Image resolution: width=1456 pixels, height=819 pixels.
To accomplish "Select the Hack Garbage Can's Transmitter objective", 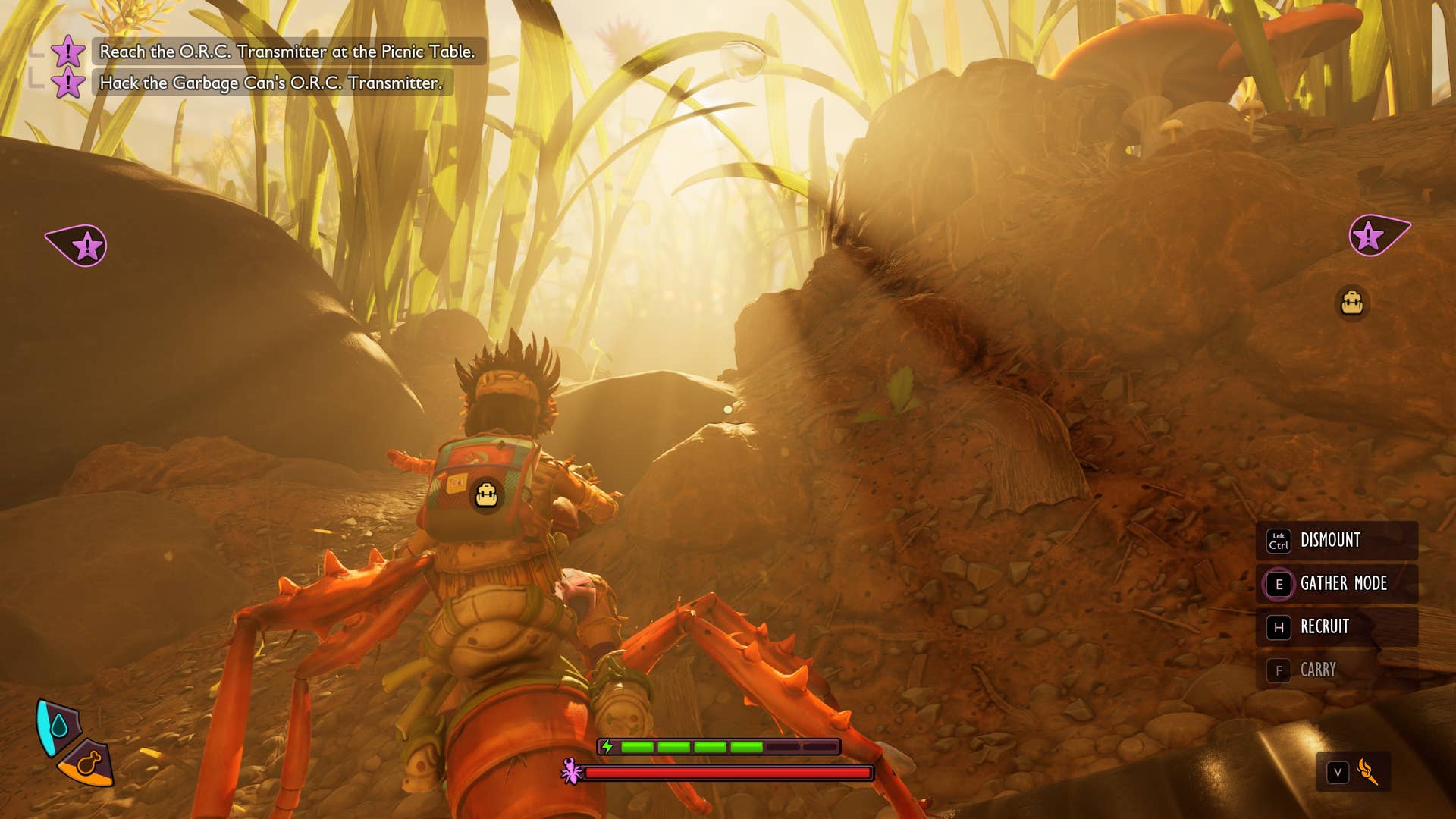I will click(x=271, y=83).
